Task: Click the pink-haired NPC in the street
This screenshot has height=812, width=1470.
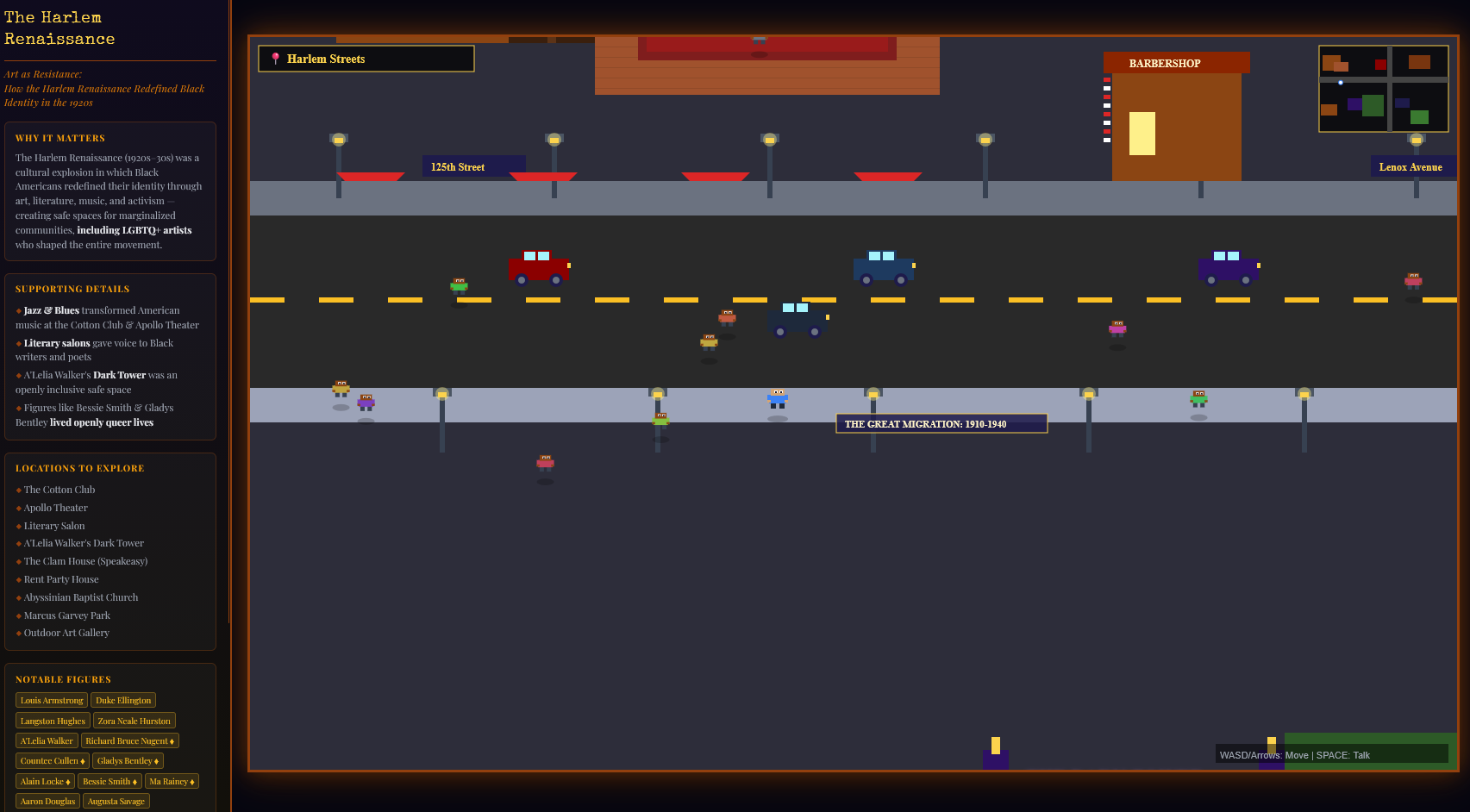Action: pos(1117,329)
